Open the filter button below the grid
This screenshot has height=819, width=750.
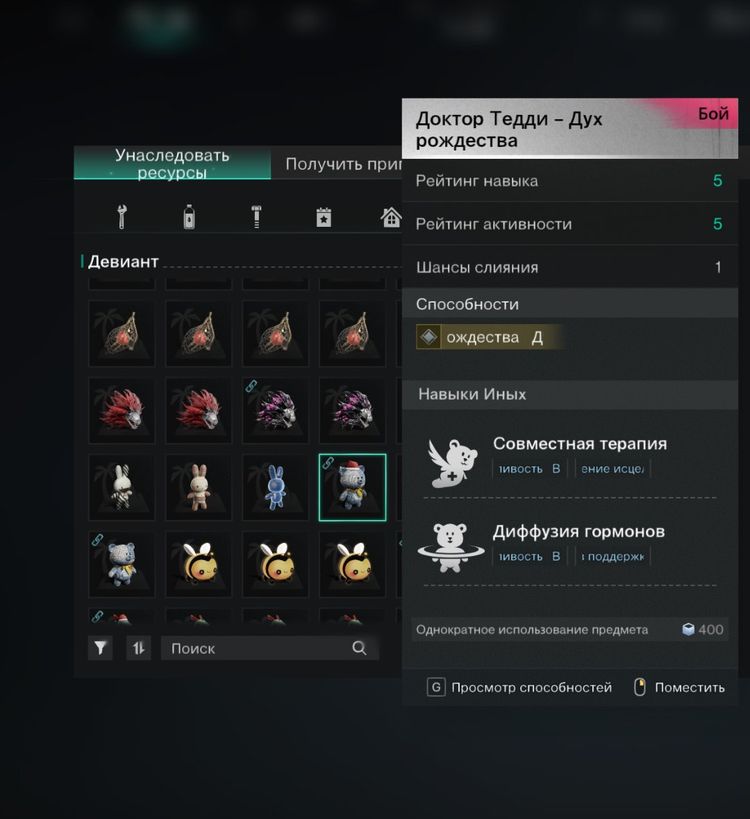[101, 648]
